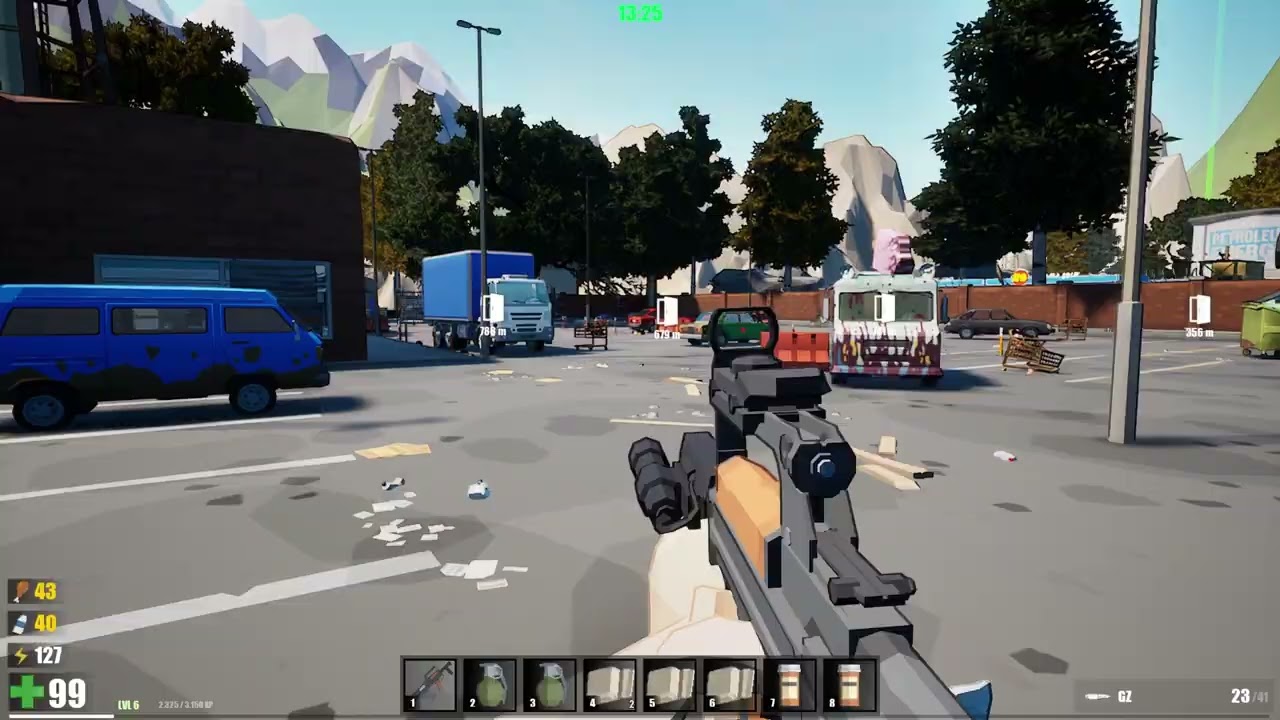Select the grenade launcher in hotbar slot 1
This screenshot has width=1280, height=720.
click(430, 684)
